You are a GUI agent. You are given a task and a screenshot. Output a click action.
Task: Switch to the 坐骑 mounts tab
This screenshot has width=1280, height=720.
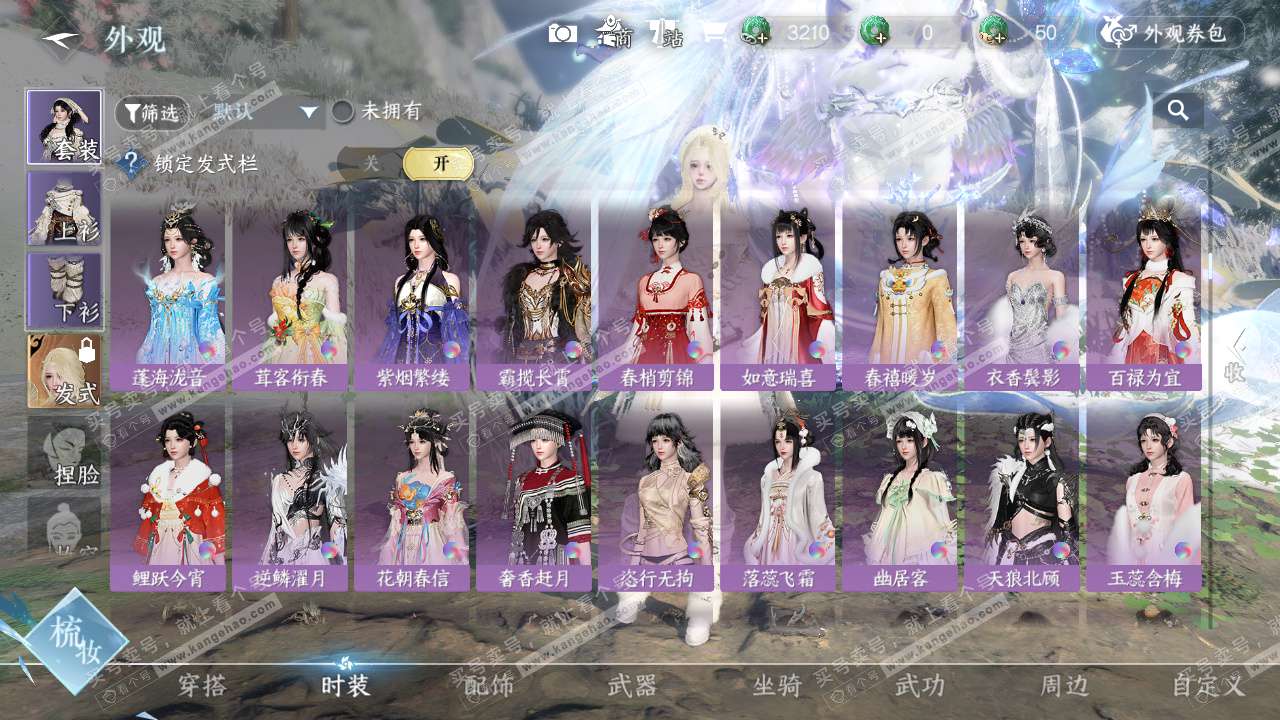pyautogui.click(x=777, y=685)
